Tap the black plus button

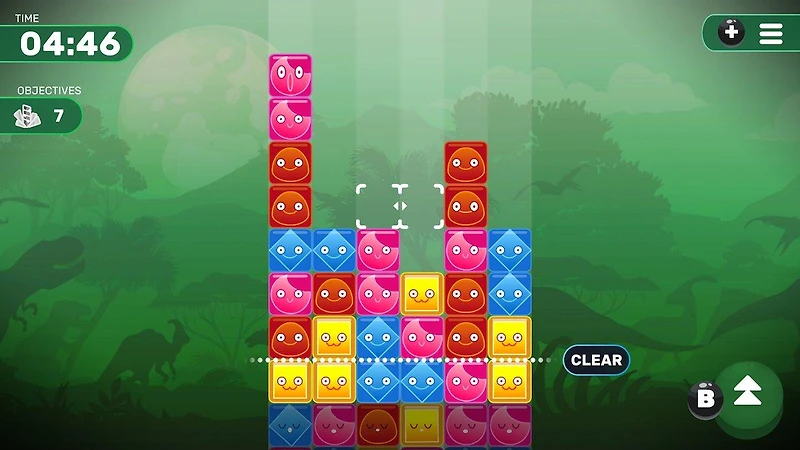732,33
